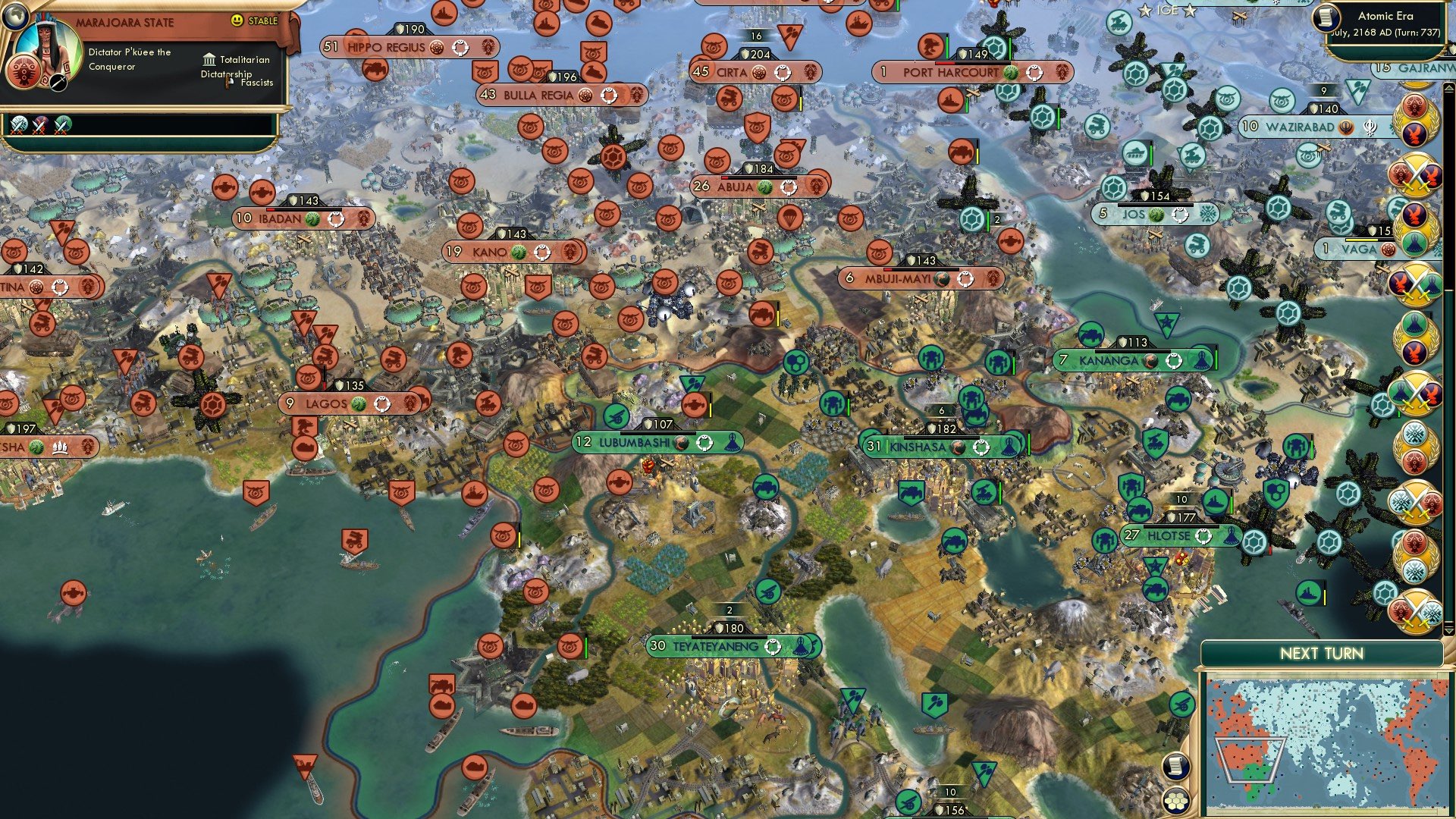Click the STABLE happiness smiley face indicator
The width and height of the screenshot is (1456, 819).
236,20
